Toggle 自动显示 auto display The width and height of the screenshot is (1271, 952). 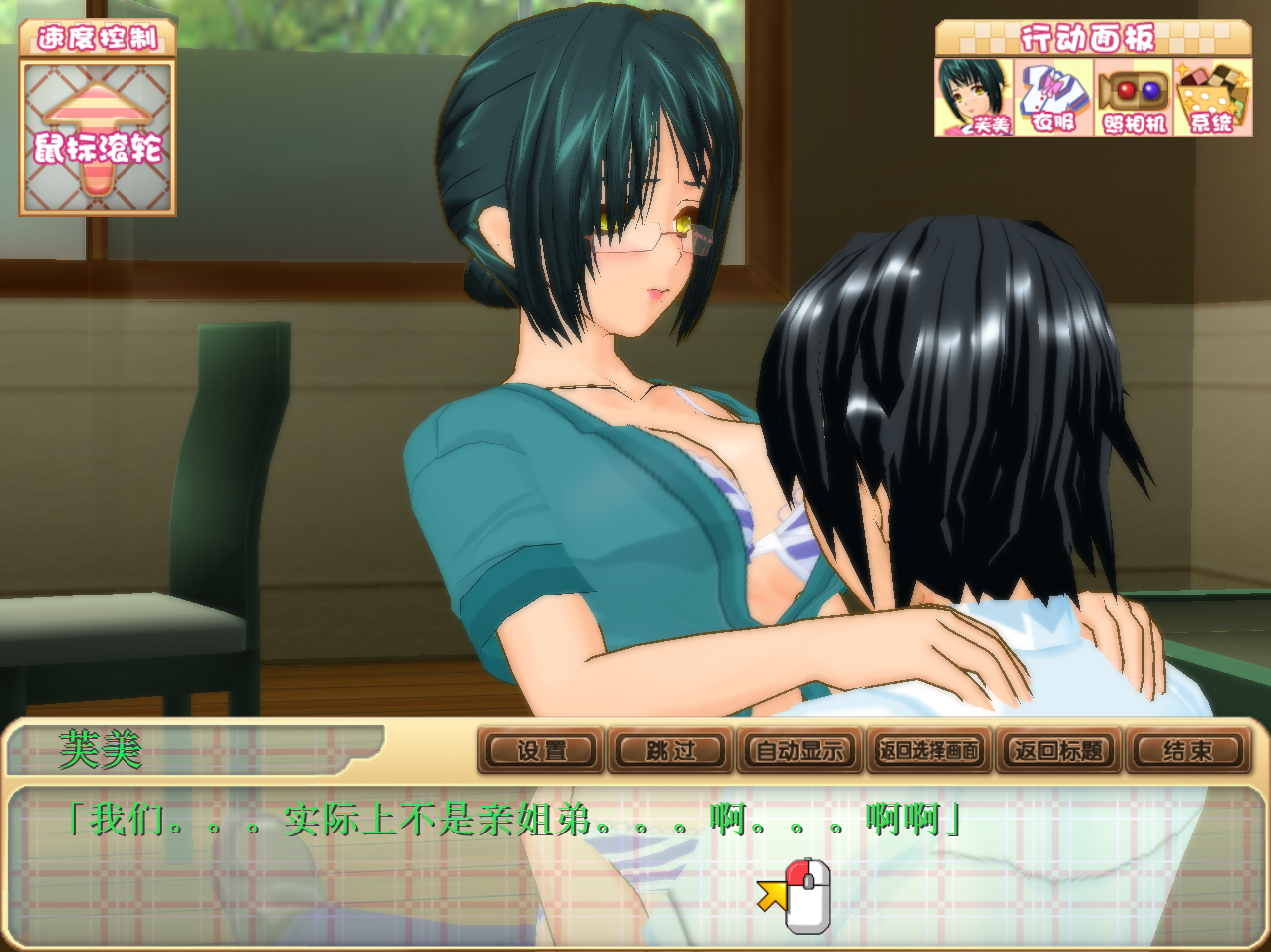tap(800, 751)
